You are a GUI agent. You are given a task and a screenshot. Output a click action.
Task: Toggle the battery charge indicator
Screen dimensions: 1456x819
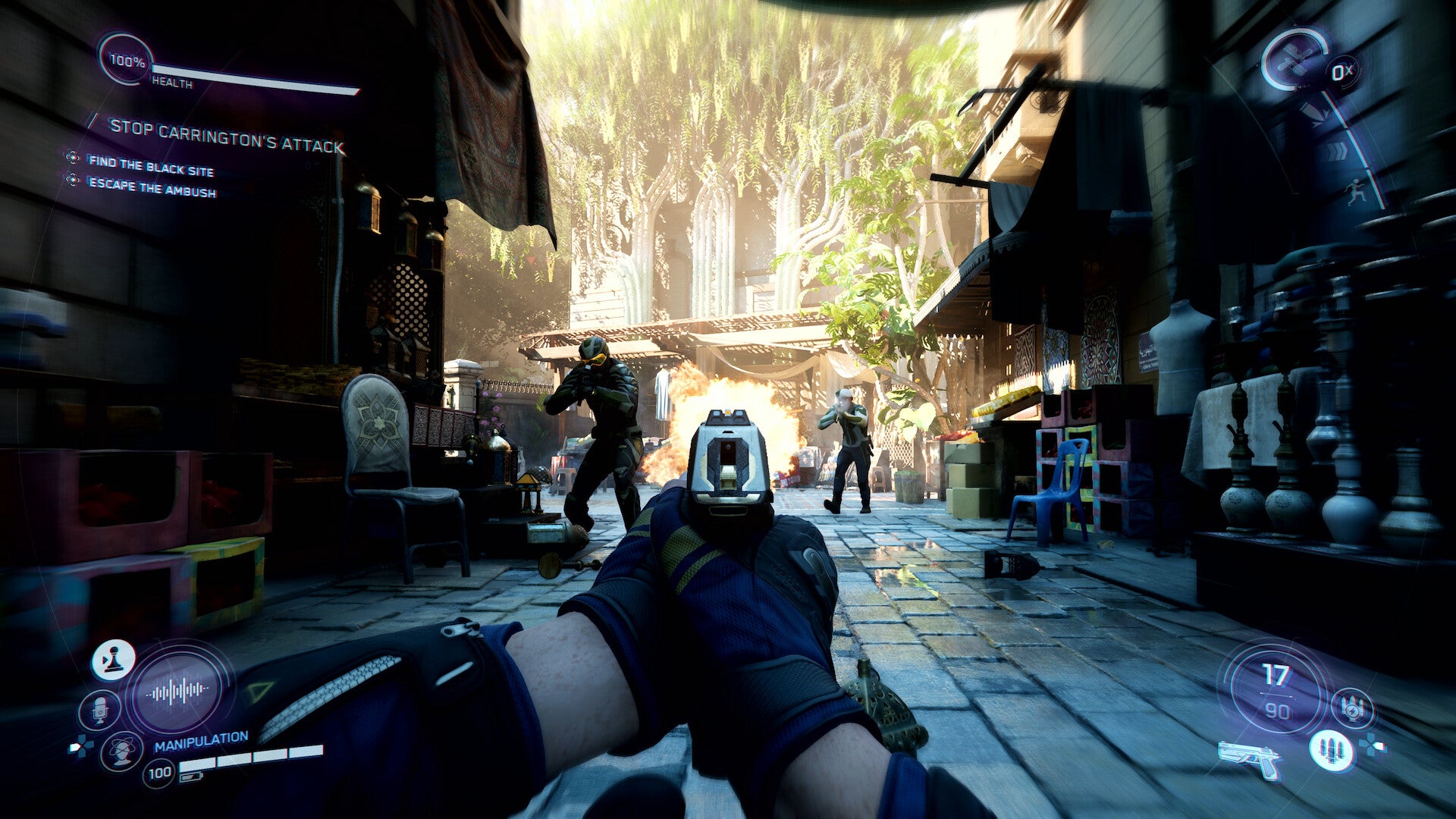point(191,777)
